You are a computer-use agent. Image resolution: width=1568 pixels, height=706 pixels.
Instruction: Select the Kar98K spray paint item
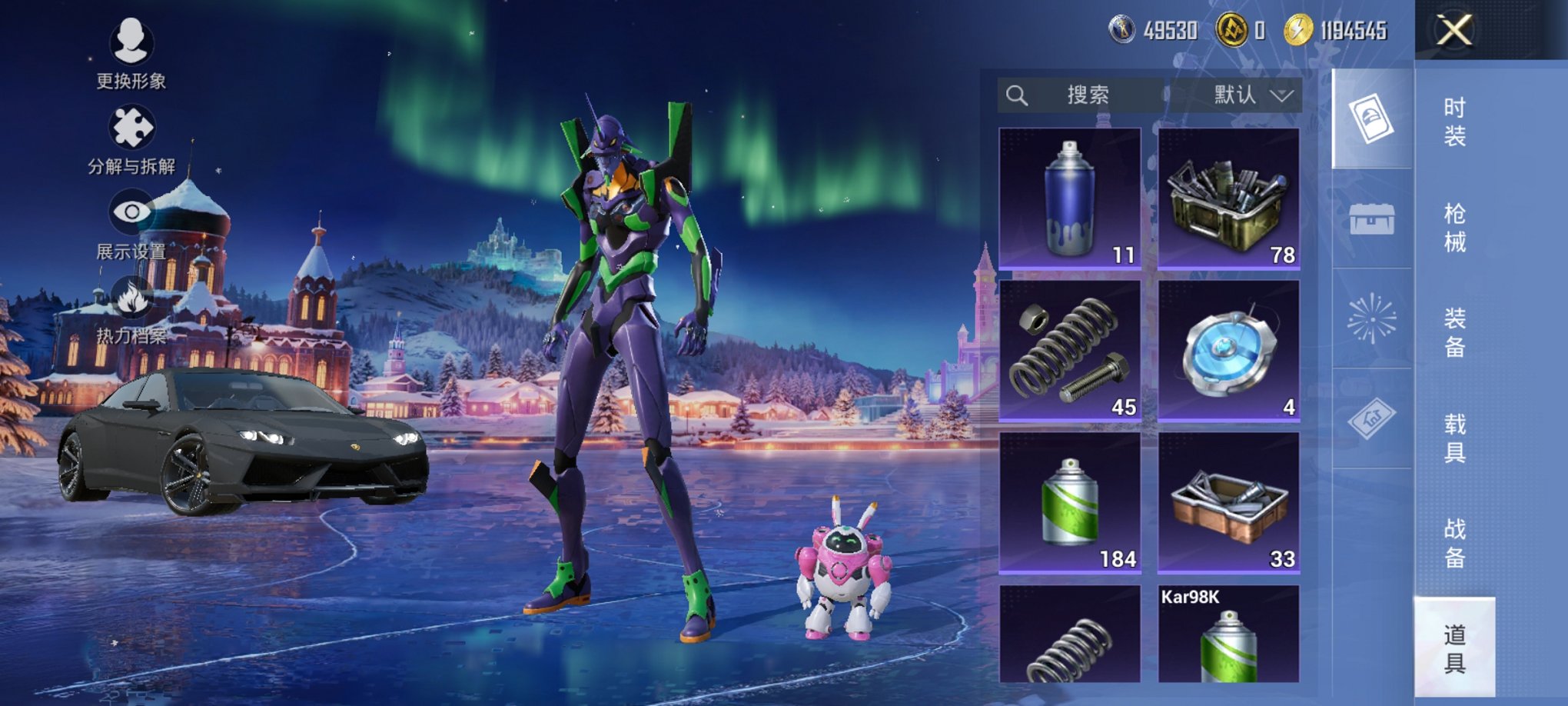(1228, 634)
